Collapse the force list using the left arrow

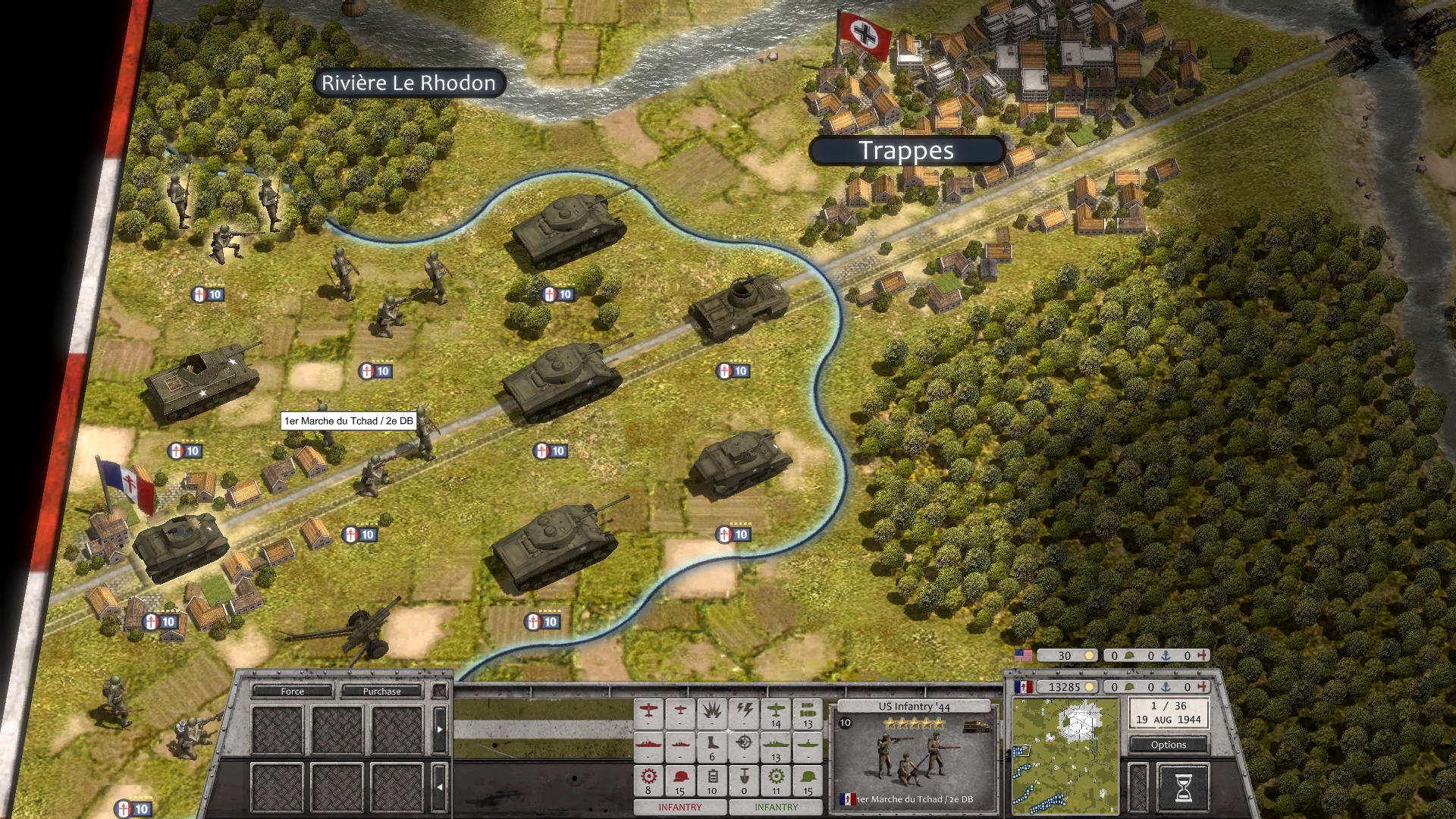pyautogui.click(x=438, y=786)
